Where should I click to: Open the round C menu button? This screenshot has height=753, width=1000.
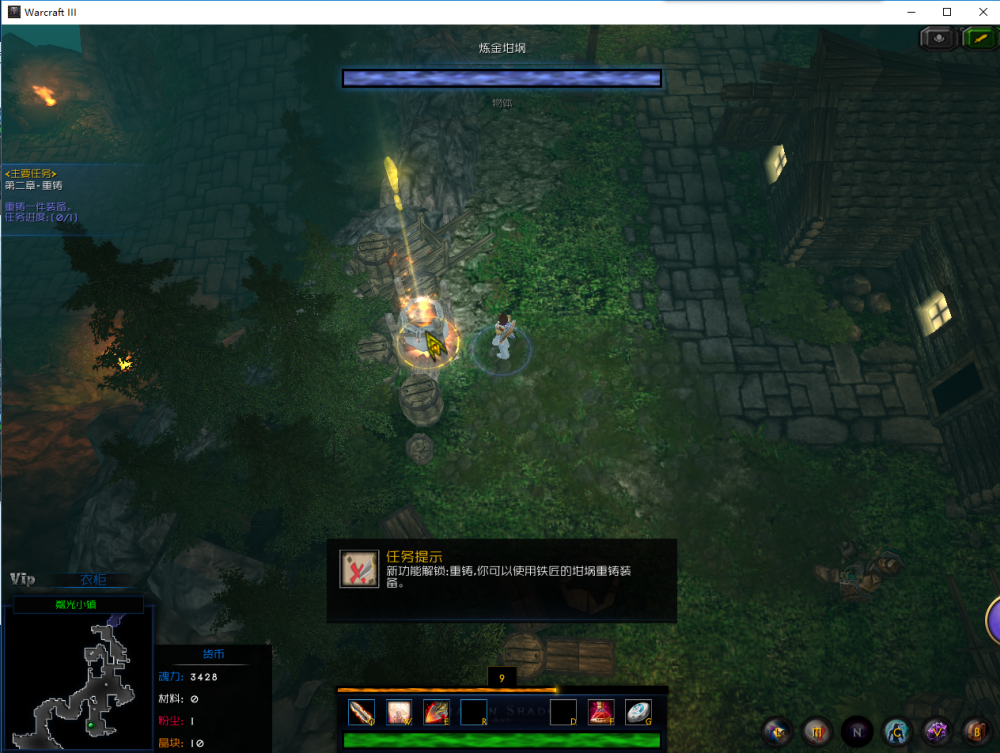point(896,731)
